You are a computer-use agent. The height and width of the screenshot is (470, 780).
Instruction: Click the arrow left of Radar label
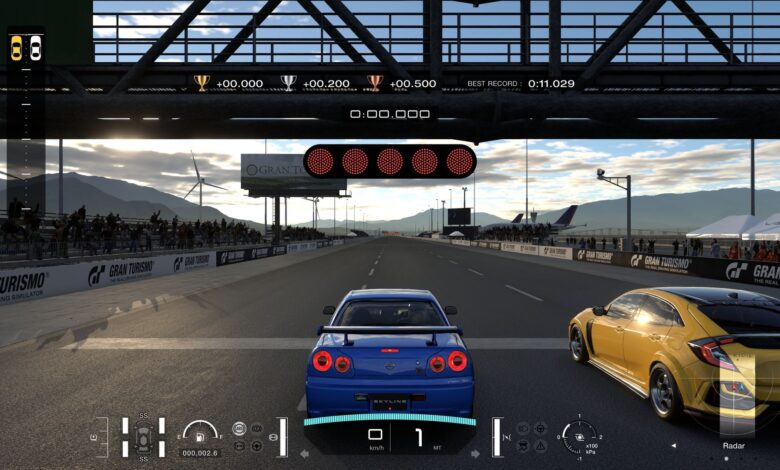coord(673,446)
